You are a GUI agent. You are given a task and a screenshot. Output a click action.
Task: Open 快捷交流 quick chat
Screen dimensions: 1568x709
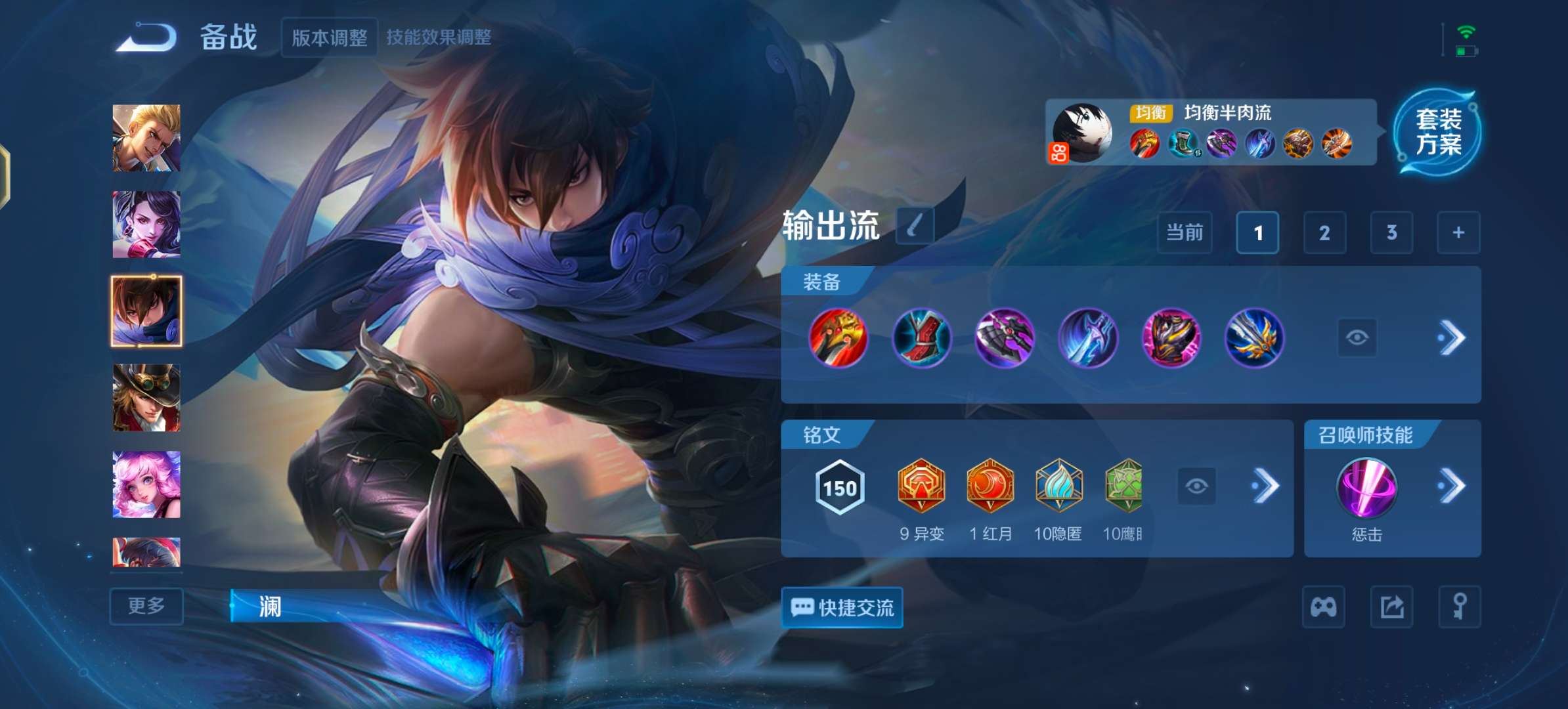pyautogui.click(x=842, y=607)
